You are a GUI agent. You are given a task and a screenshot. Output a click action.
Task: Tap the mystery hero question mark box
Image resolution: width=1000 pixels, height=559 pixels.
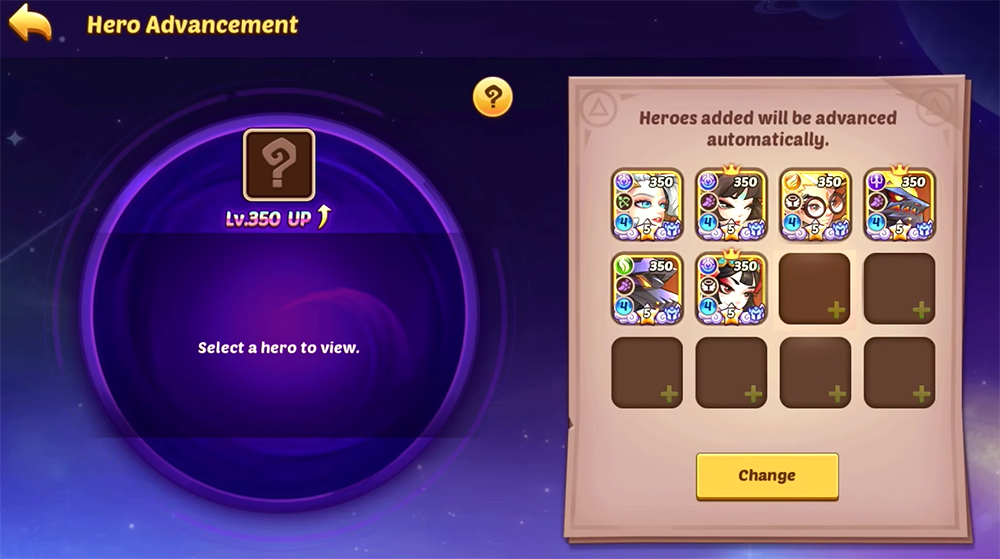pyautogui.click(x=279, y=165)
